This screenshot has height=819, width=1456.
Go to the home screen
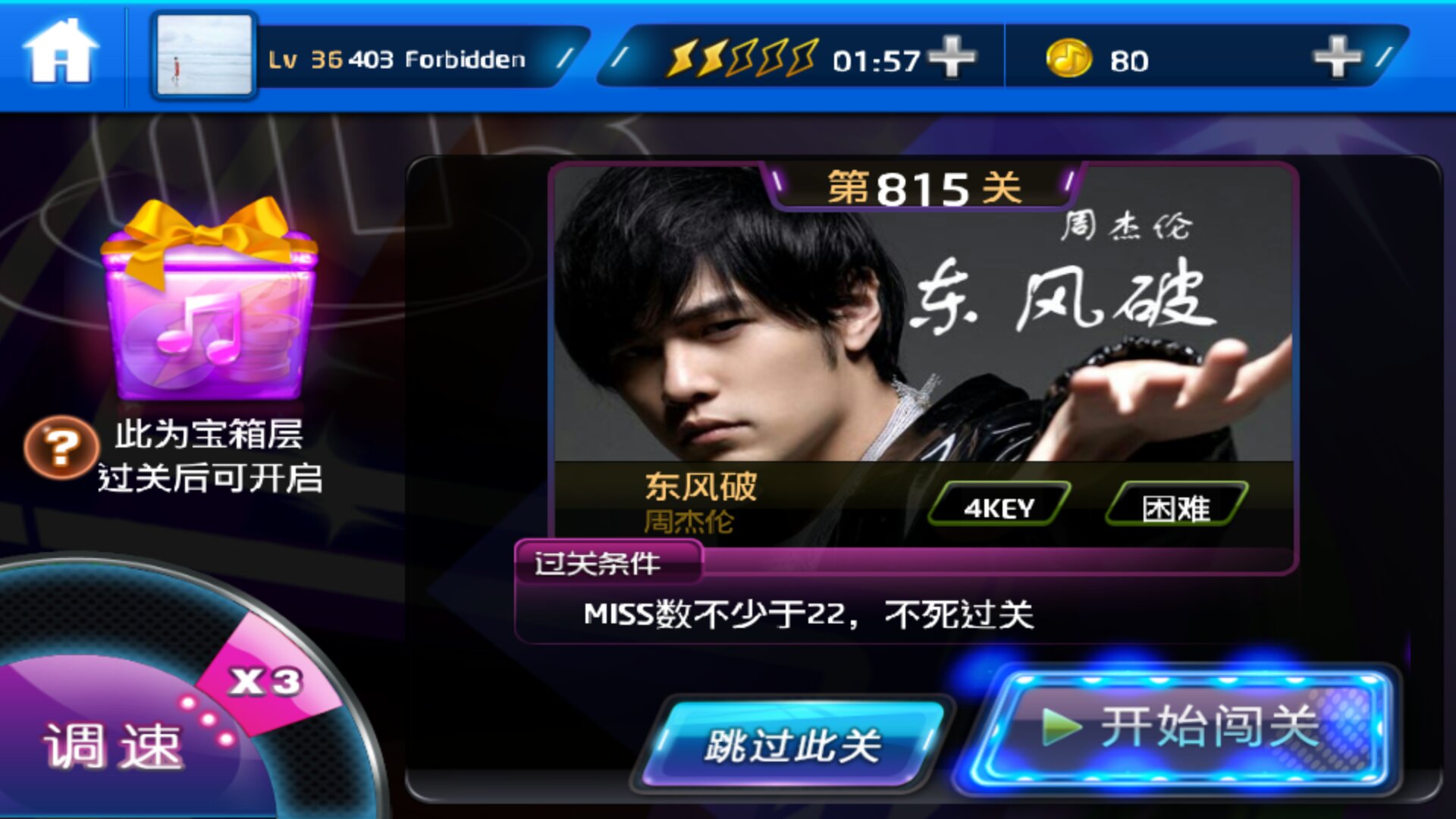point(61,53)
